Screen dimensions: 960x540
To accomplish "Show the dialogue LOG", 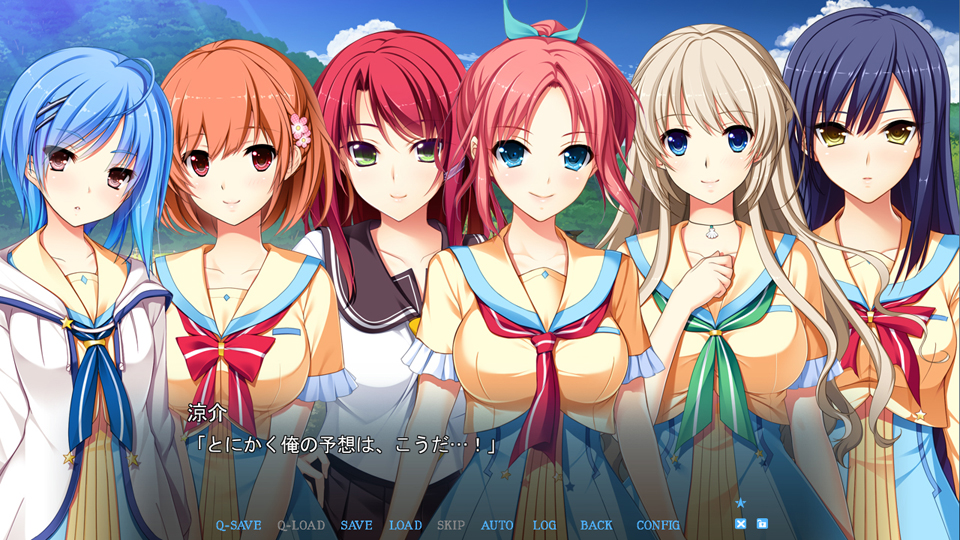I will (x=544, y=525).
